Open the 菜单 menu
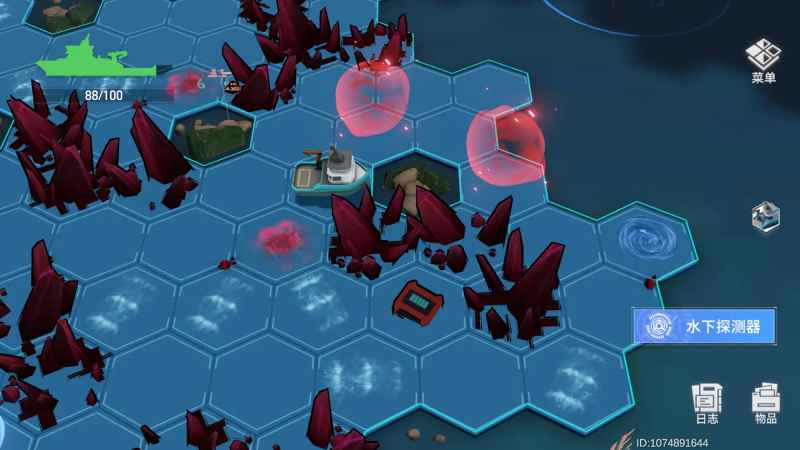This screenshot has width=800, height=450. pyautogui.click(x=763, y=61)
